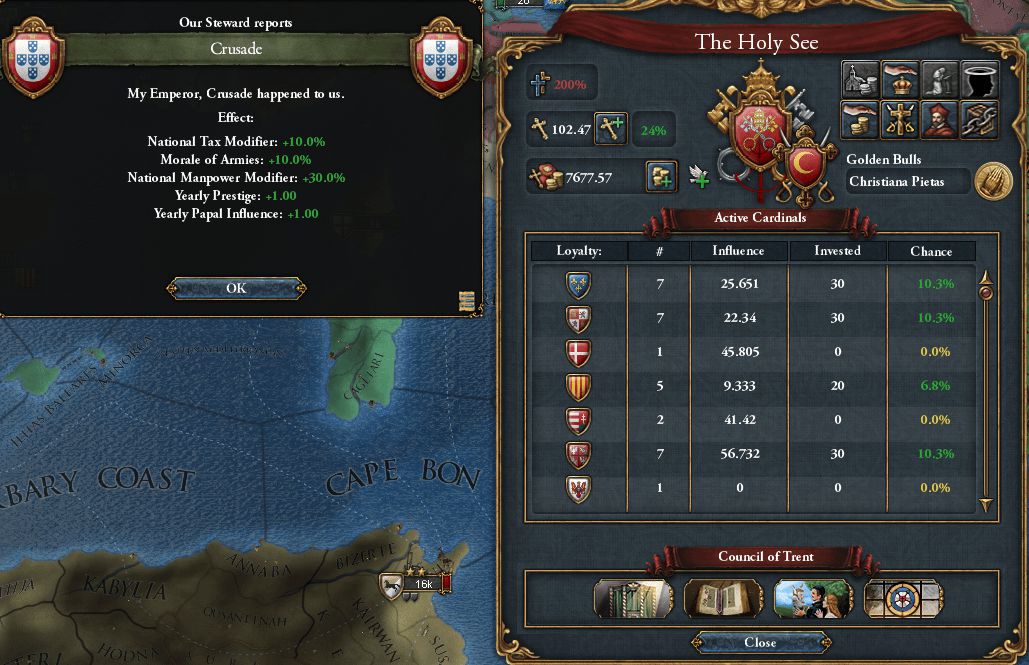The width and height of the screenshot is (1029, 665).
Task: Choose the open book Council of Trent option
Action: 723,598
